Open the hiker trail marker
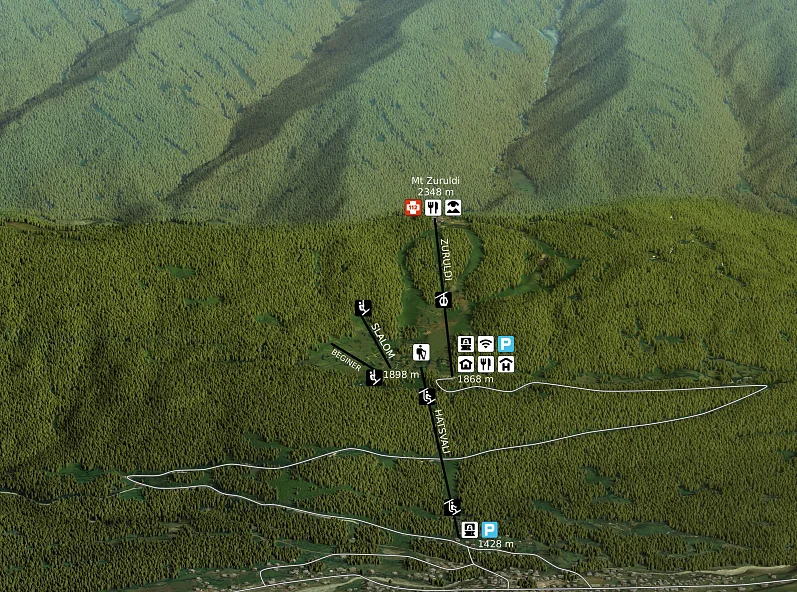This screenshot has width=797, height=592. click(420, 352)
